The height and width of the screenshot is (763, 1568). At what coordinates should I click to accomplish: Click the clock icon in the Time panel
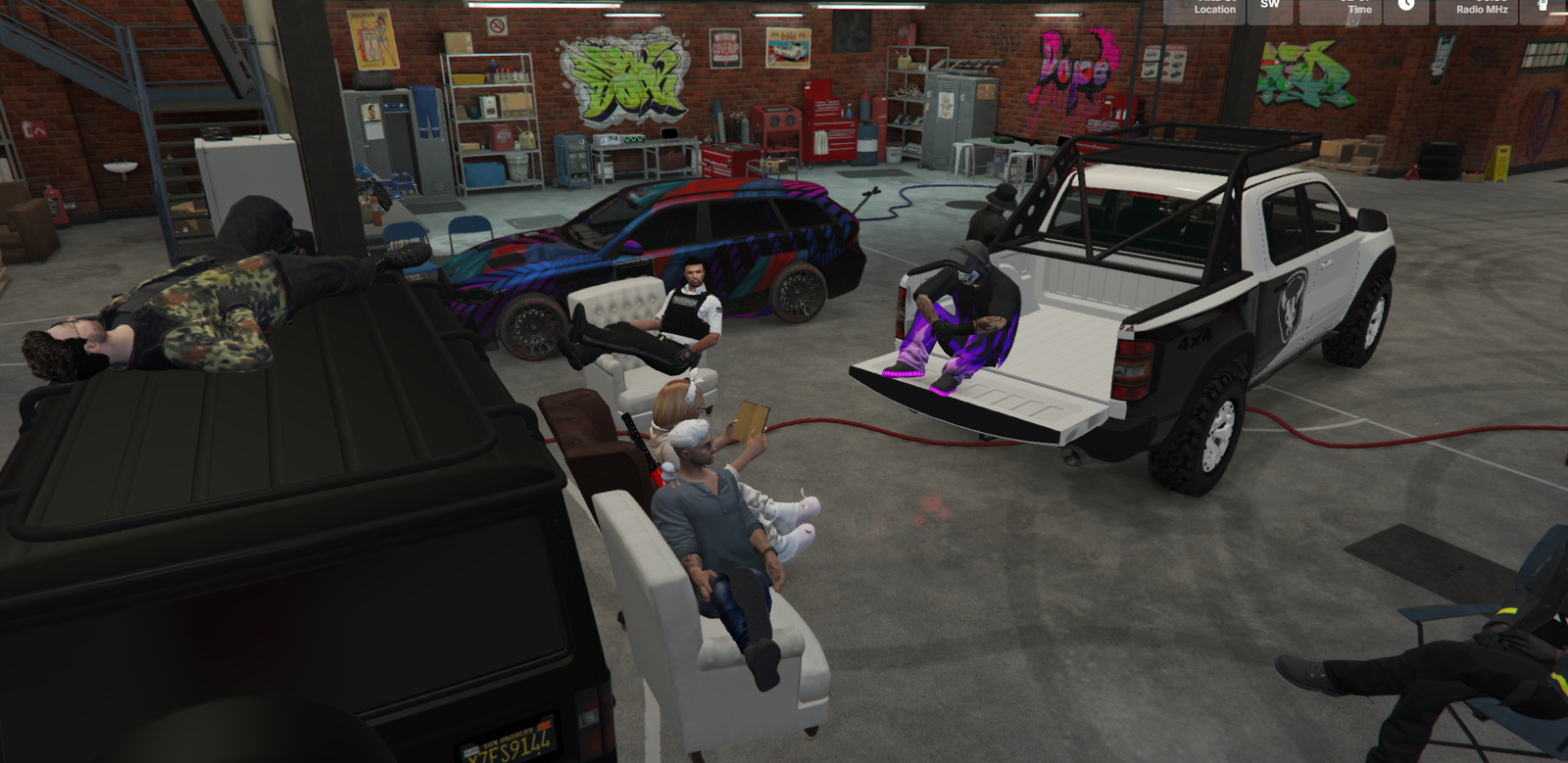coord(1405,7)
